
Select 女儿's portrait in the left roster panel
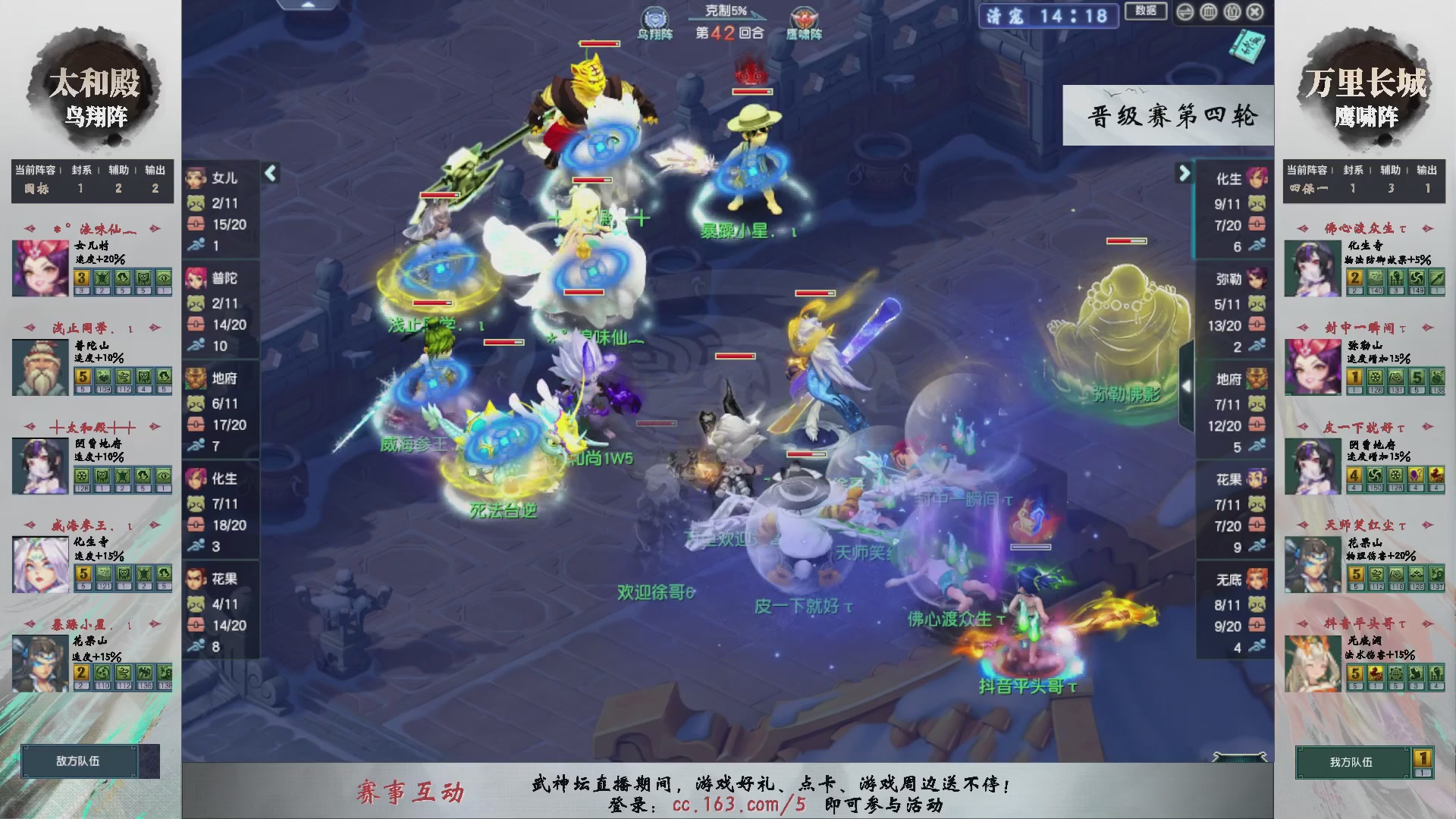pos(199,179)
